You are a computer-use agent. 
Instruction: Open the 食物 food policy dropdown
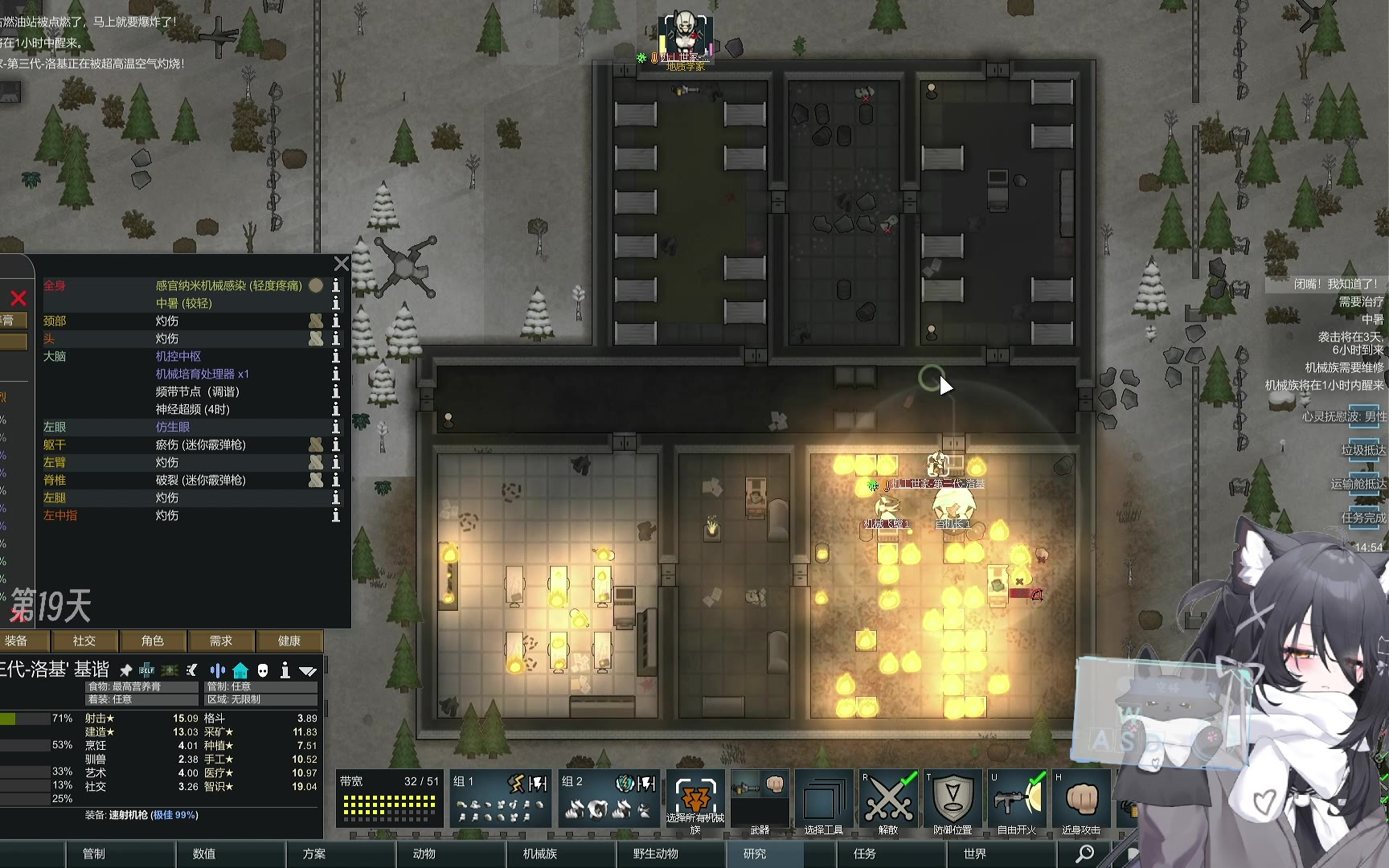point(142,686)
